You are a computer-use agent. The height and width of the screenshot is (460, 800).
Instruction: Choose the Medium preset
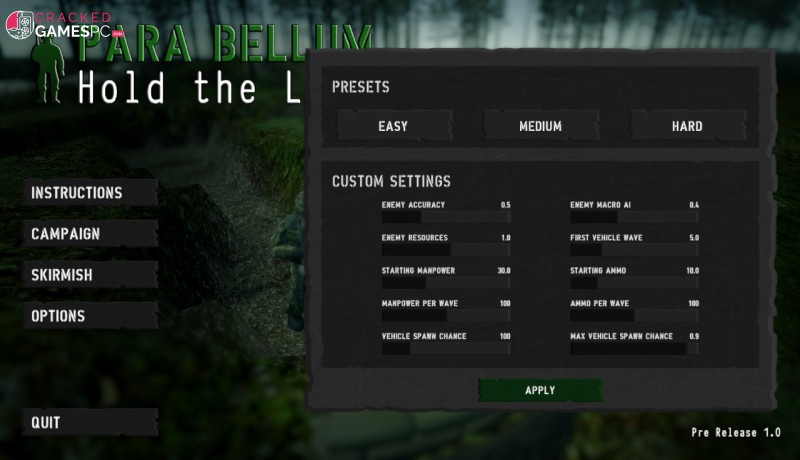(540, 126)
